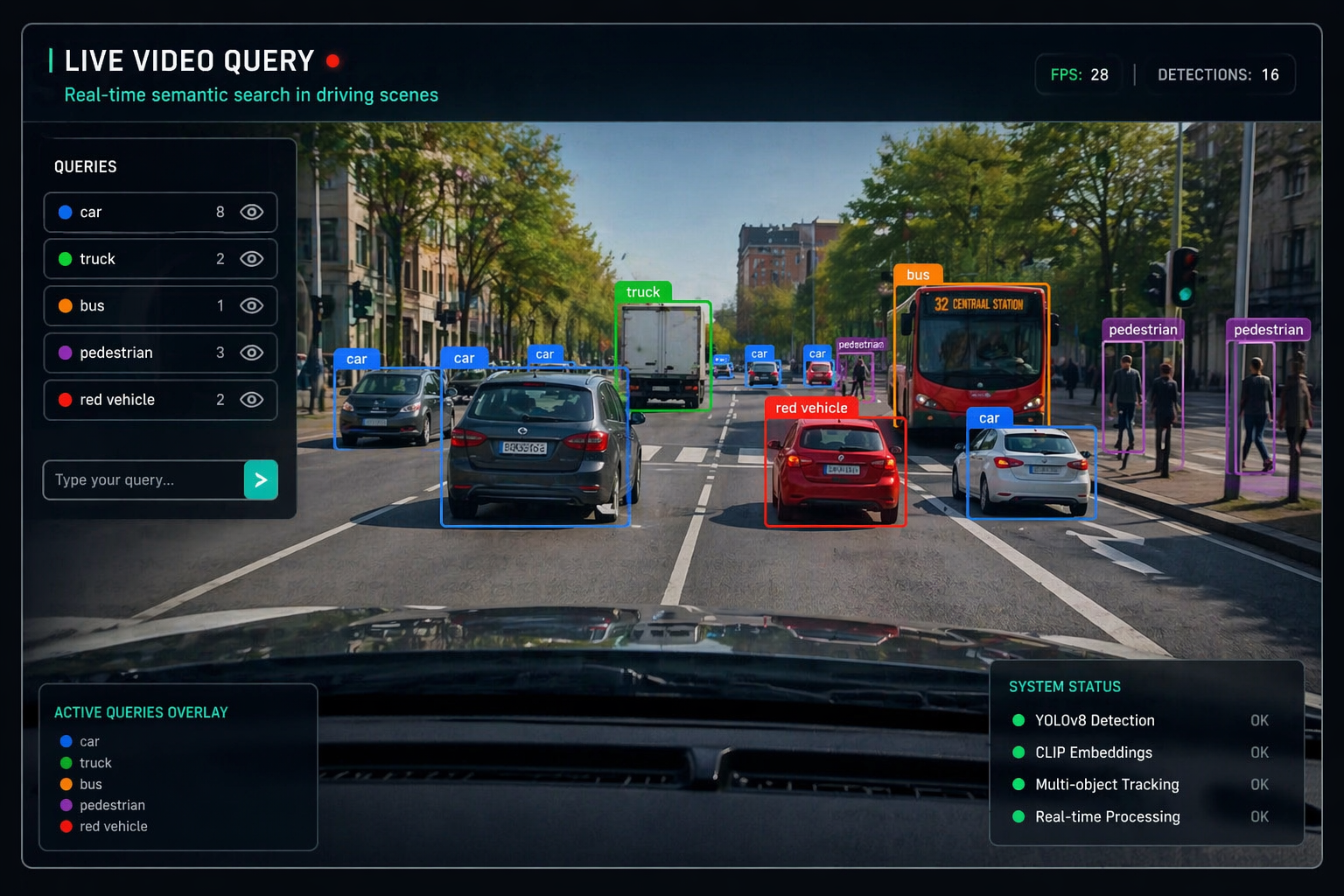1344x896 pixels.
Task: Toggle visibility of the truck query
Action: coord(251,258)
